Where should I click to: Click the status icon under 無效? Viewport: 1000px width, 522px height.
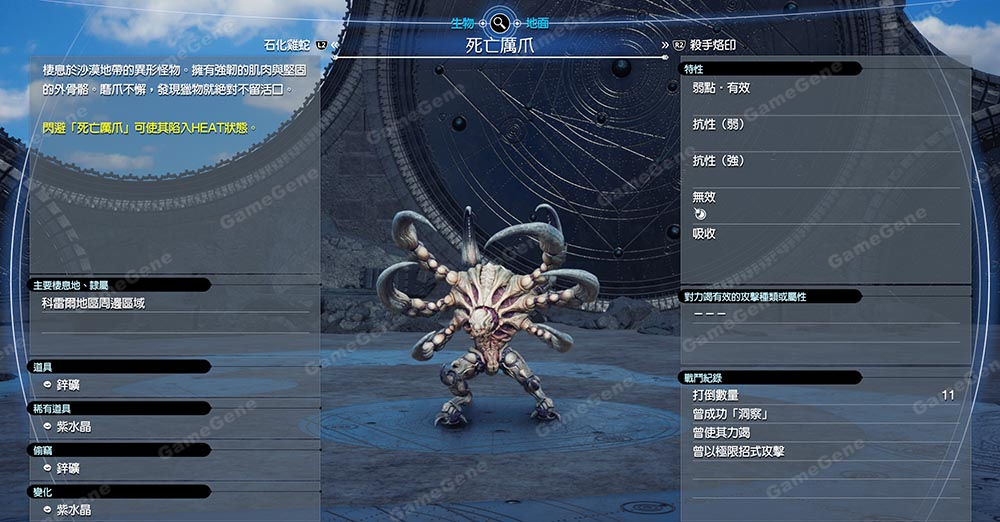click(699, 214)
